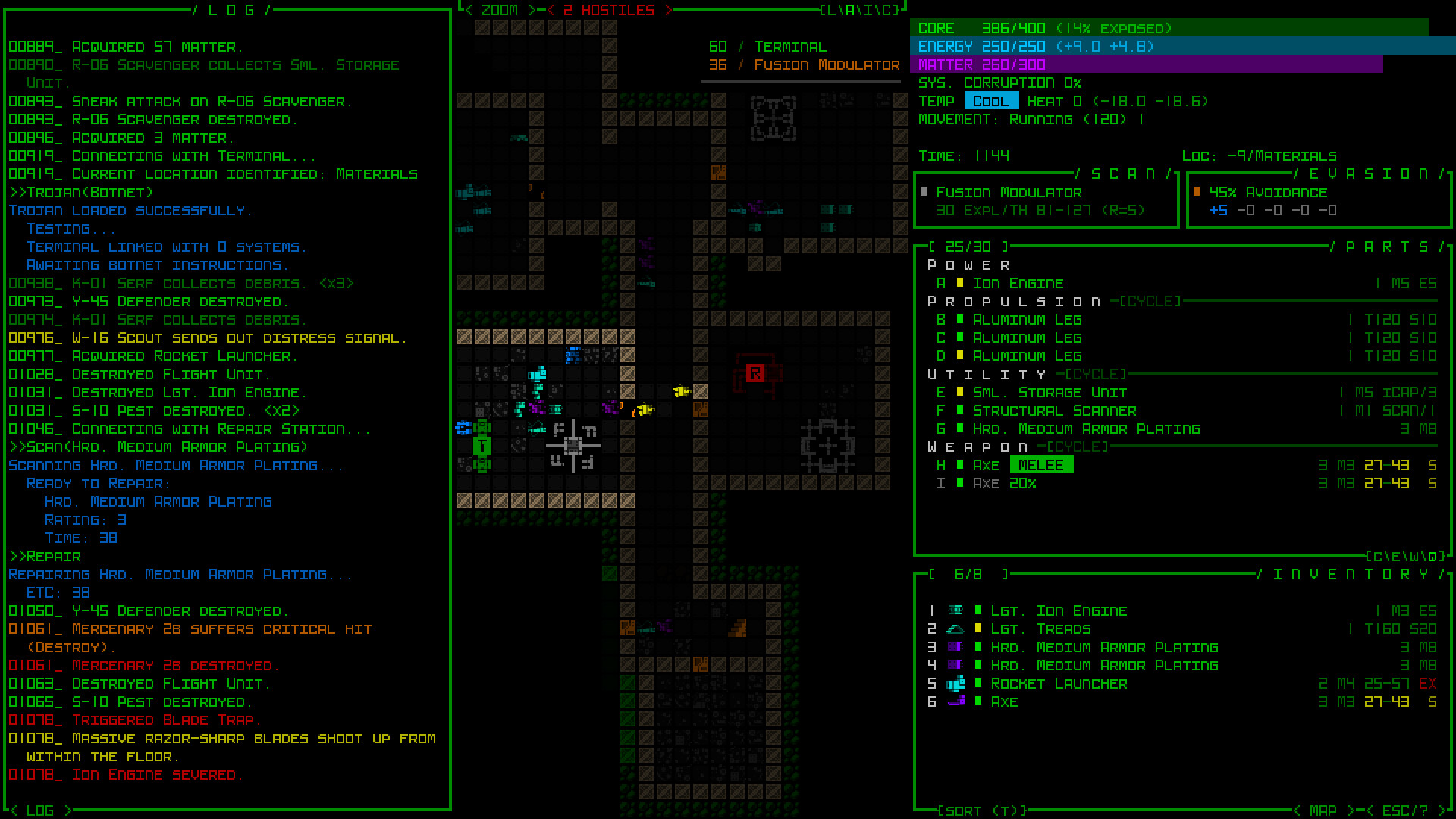Select the Ion Engine icon under POWER
Screen dimensions: 1456x819
tap(962, 283)
